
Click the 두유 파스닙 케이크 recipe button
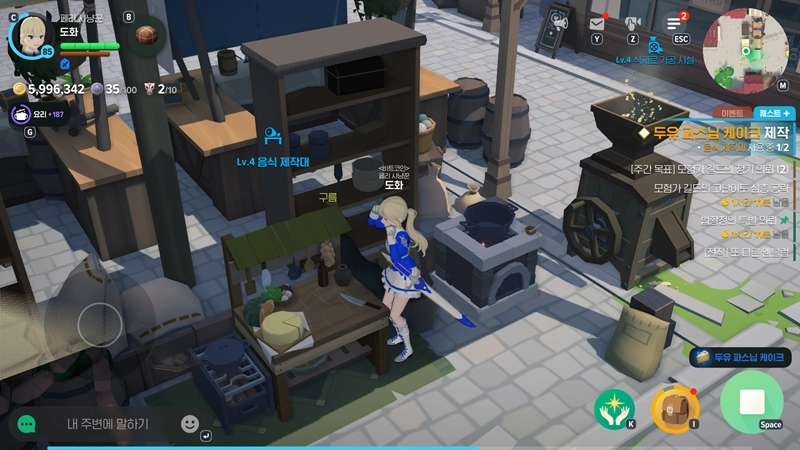pyautogui.click(x=741, y=357)
